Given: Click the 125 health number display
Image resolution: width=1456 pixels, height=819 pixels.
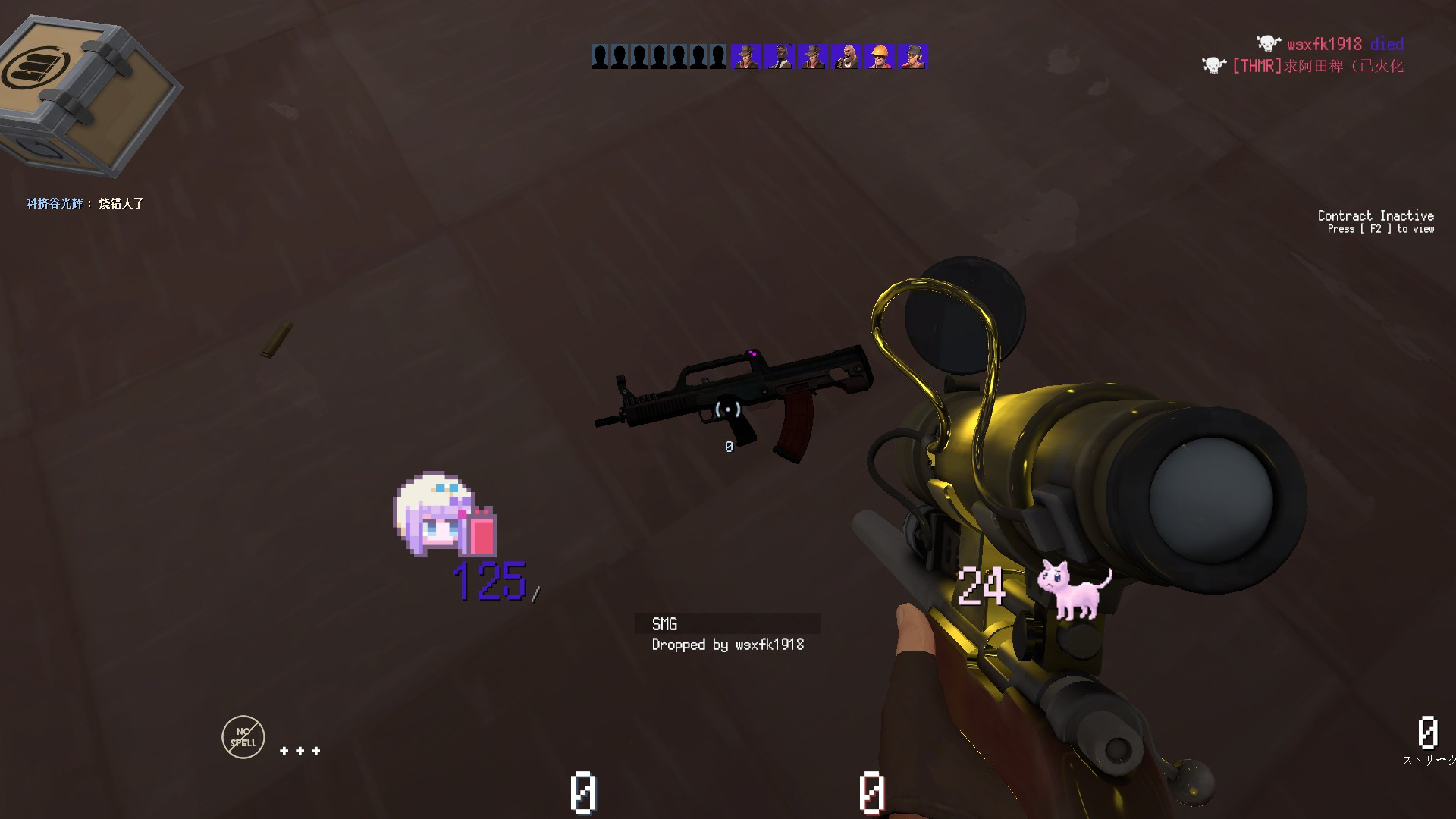Looking at the screenshot, I should tap(488, 580).
